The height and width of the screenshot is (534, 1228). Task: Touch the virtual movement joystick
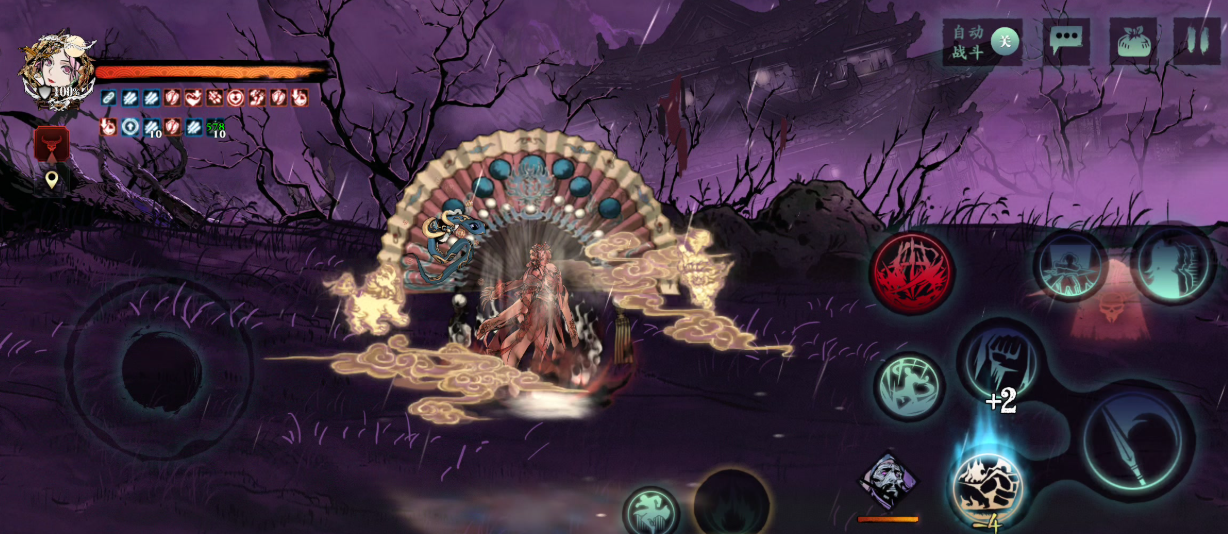click(160, 369)
